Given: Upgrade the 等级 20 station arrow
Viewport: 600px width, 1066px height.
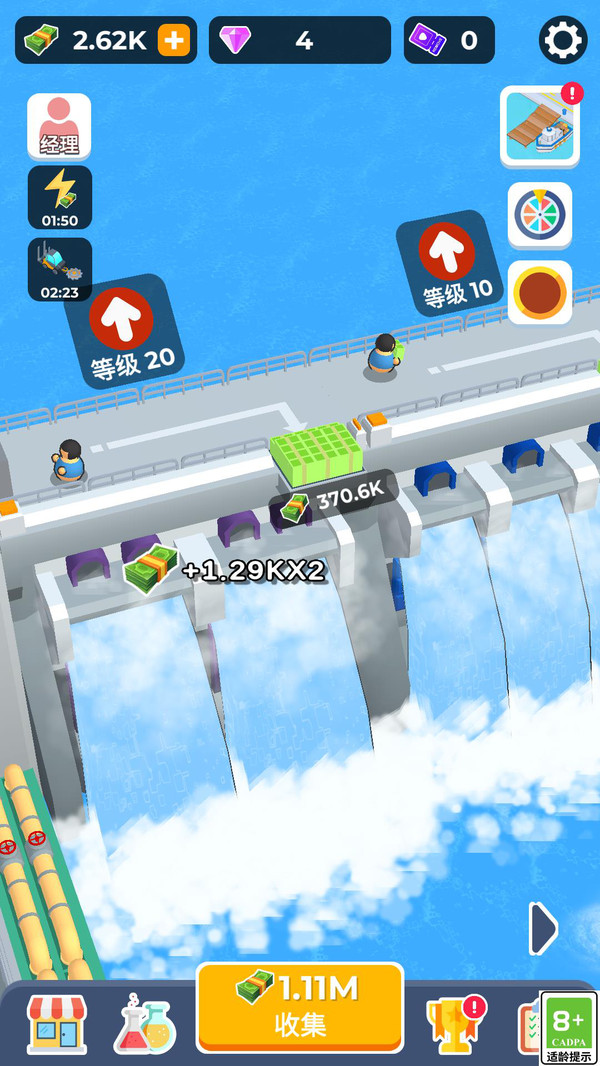Looking at the screenshot, I should (122, 318).
